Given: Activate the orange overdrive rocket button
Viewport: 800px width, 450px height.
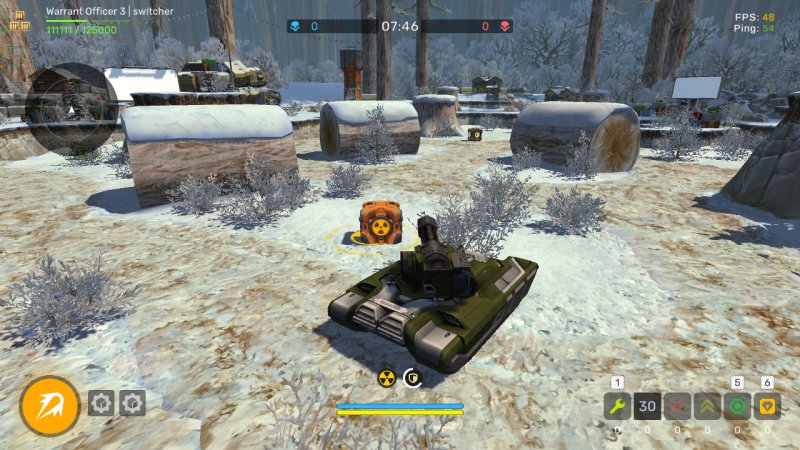Looking at the screenshot, I should 49,405.
